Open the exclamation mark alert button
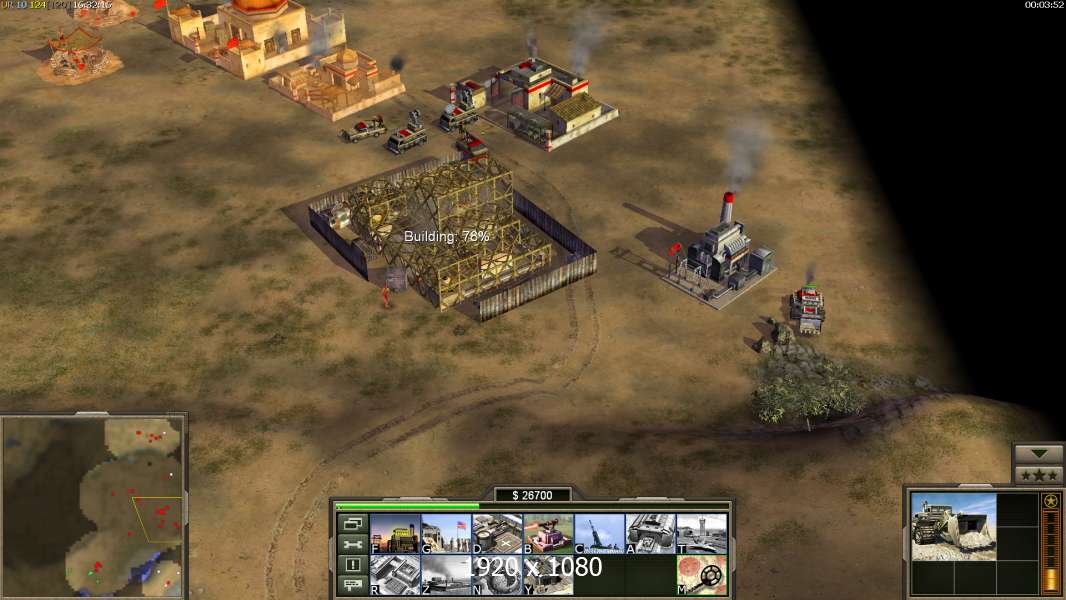The image size is (1066, 600). pos(352,565)
